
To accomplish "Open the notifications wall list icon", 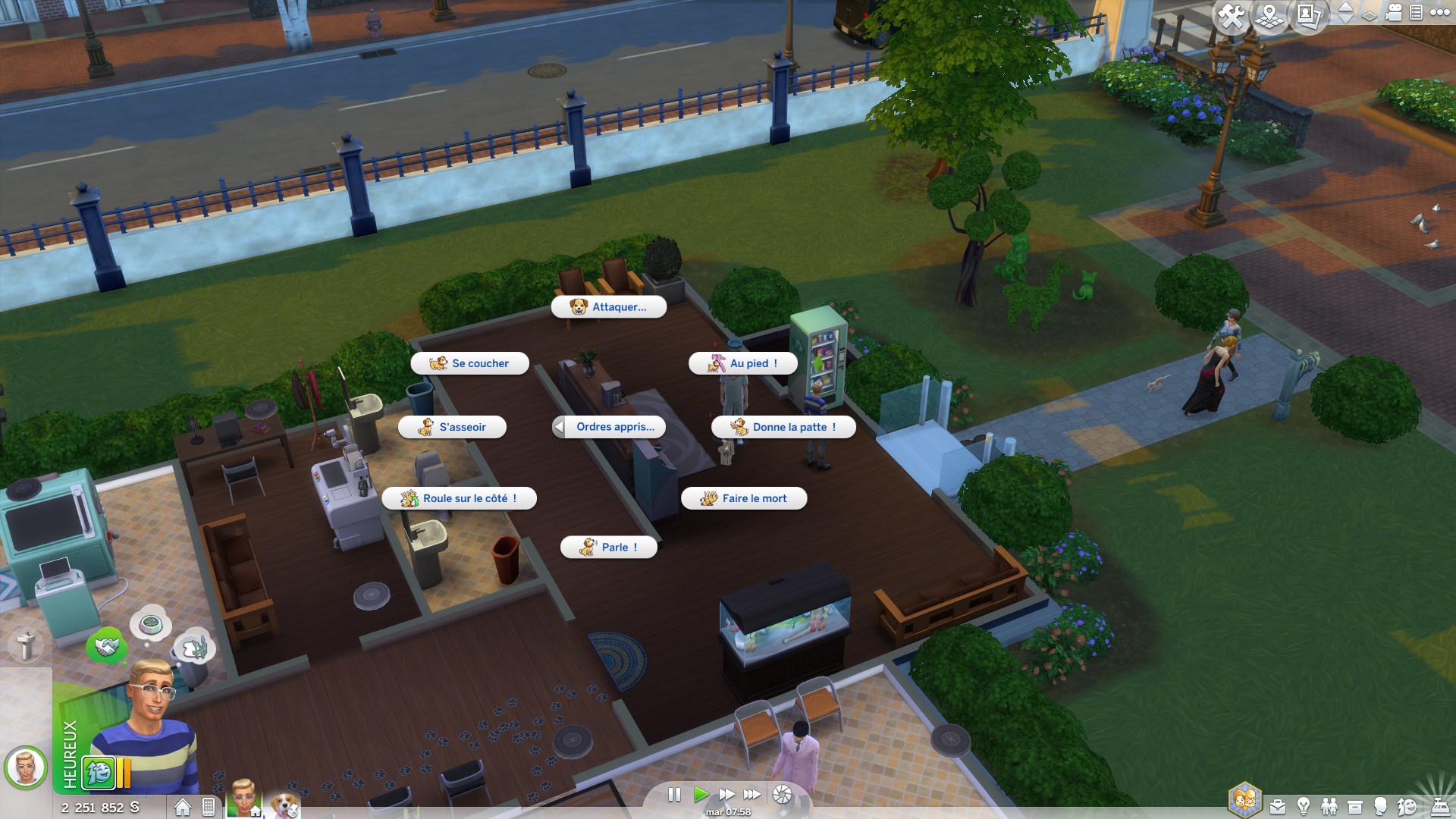I will [x=1415, y=14].
